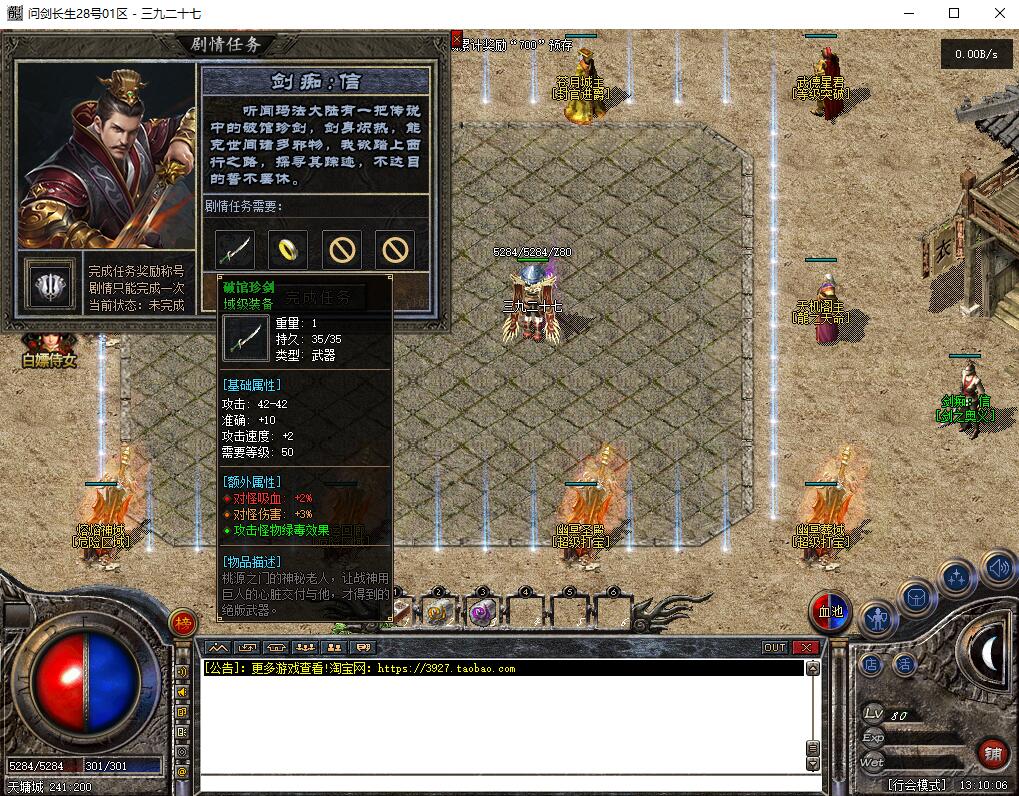This screenshot has width=1019, height=796.
Task: Select the gold ring requirement slot
Action: click(x=288, y=249)
